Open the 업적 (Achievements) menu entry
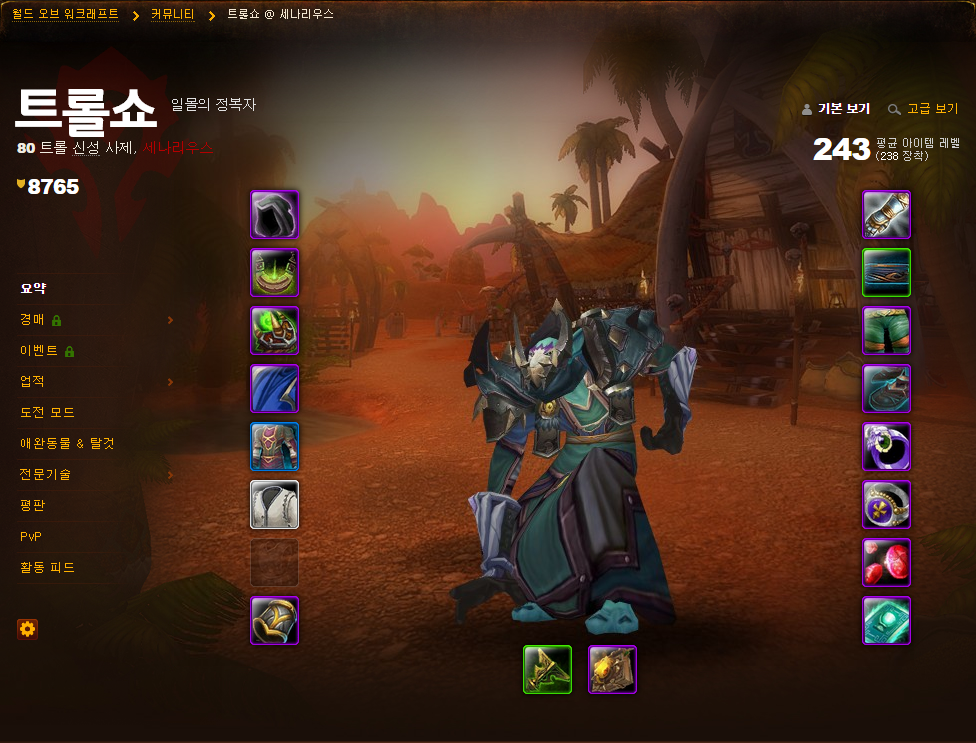The image size is (976, 743). (x=33, y=381)
